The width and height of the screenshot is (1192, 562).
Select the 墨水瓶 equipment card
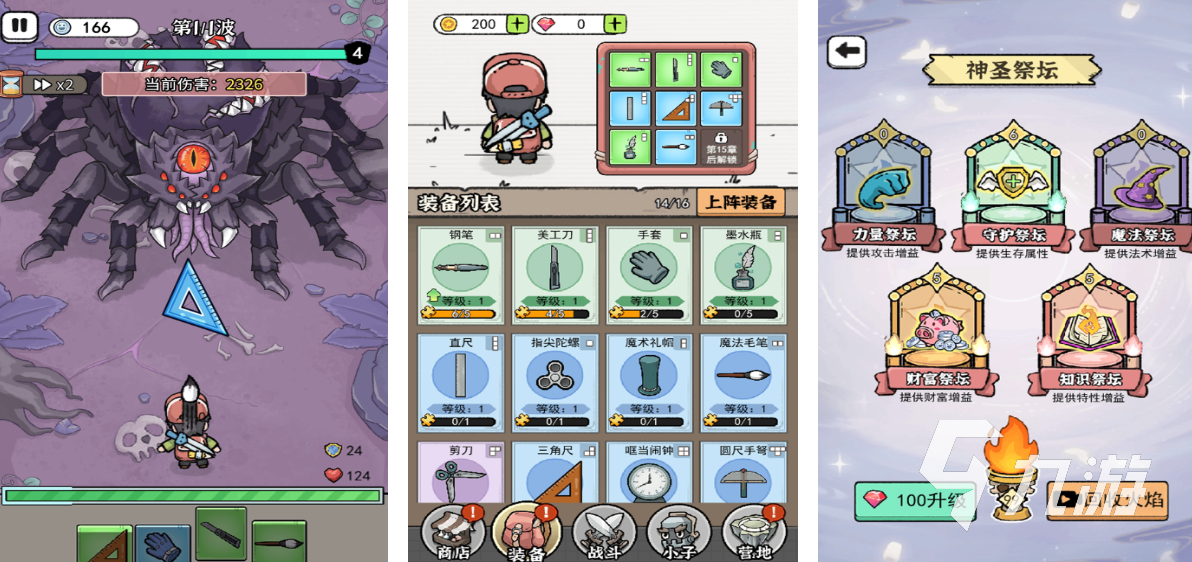click(x=743, y=272)
